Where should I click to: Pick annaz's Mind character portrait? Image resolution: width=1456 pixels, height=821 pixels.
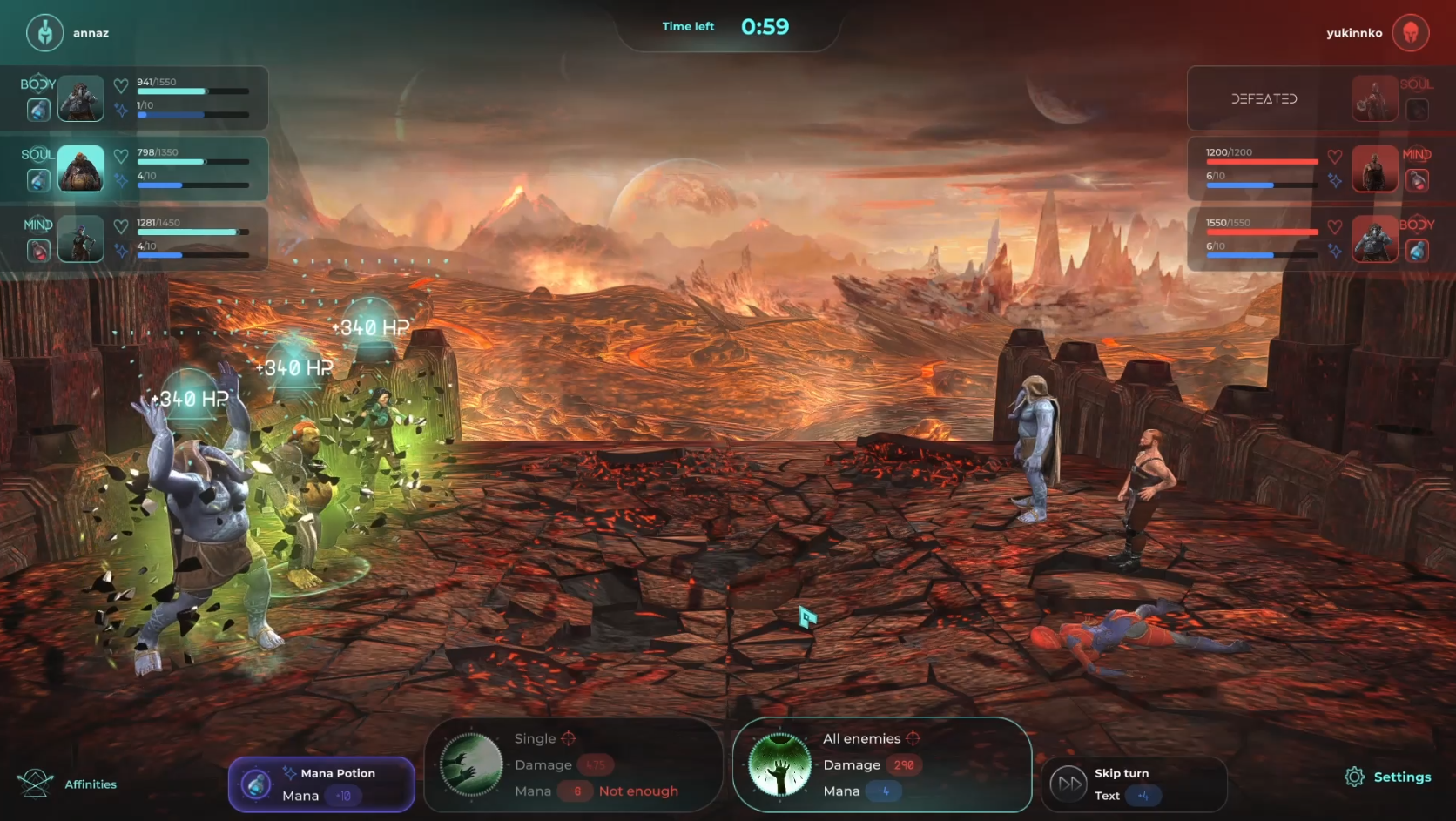click(x=81, y=239)
